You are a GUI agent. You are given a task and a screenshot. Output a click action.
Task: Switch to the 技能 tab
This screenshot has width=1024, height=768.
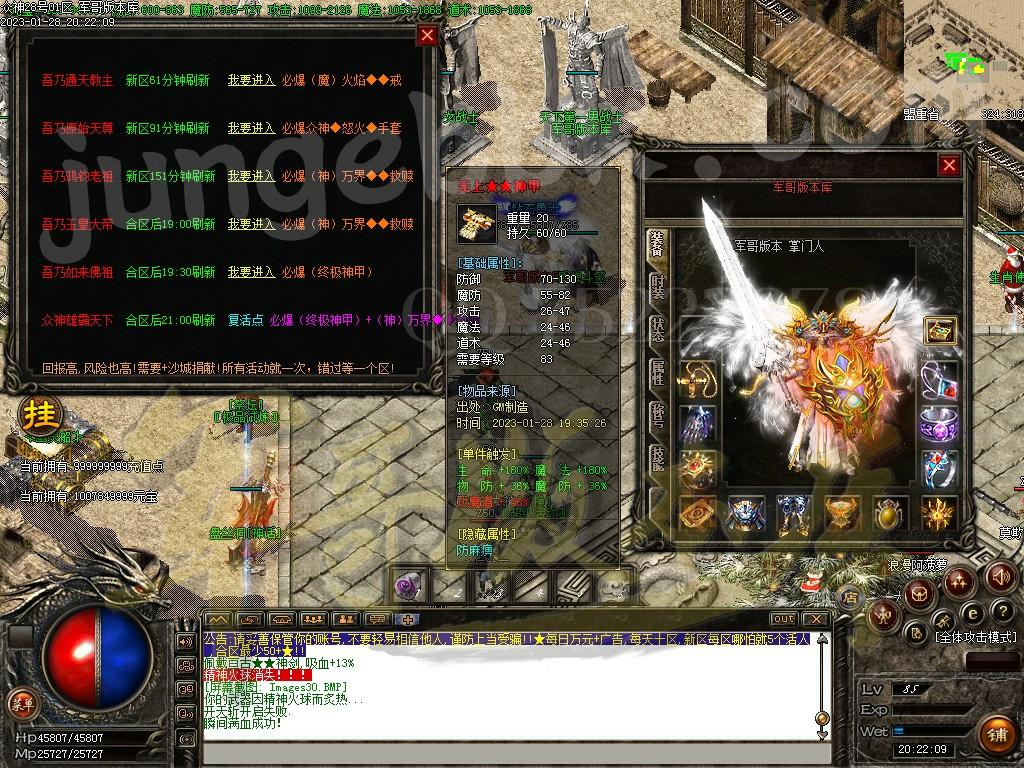click(657, 458)
